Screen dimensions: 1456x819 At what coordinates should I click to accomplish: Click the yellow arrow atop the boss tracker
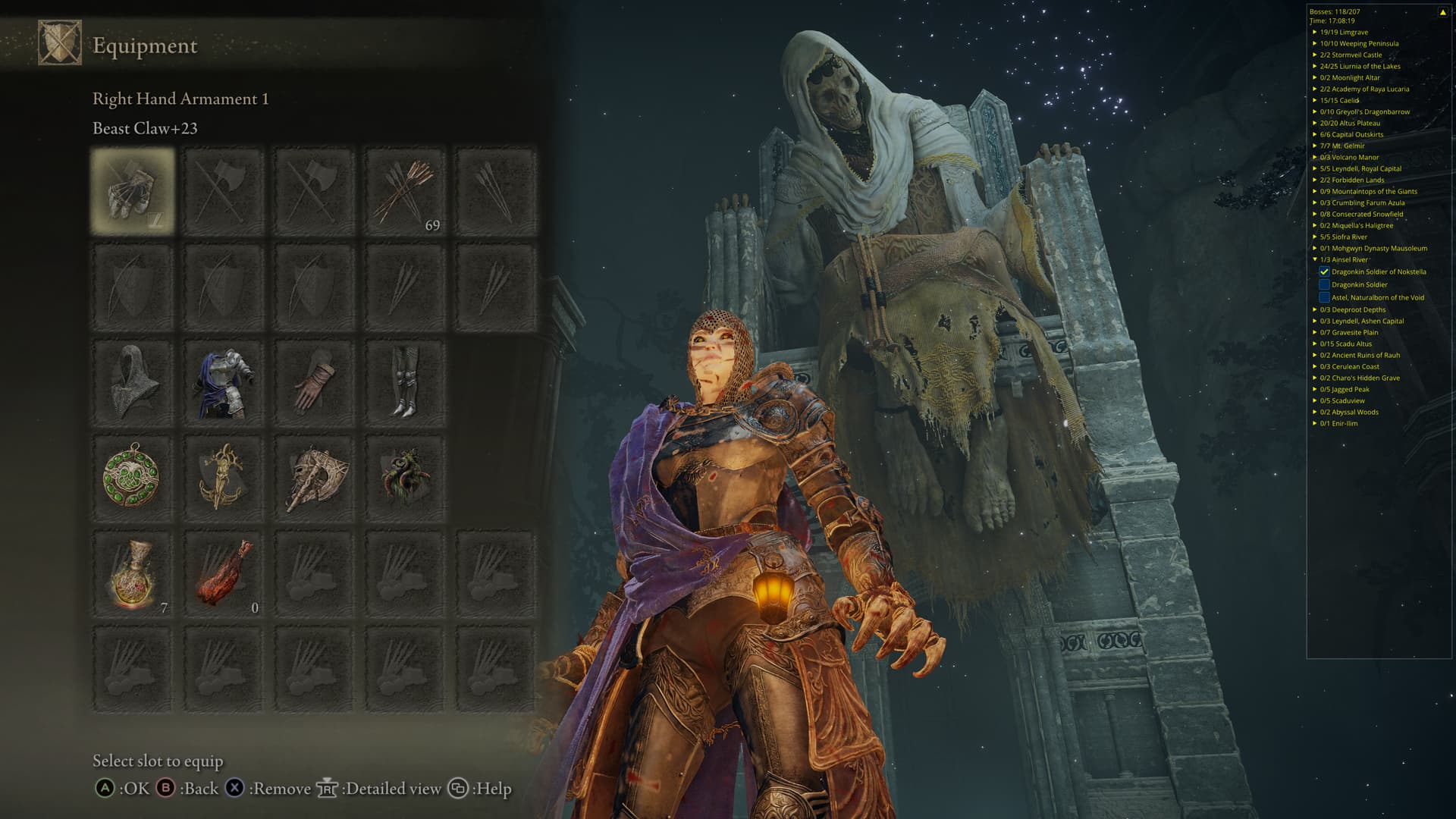point(1442,12)
